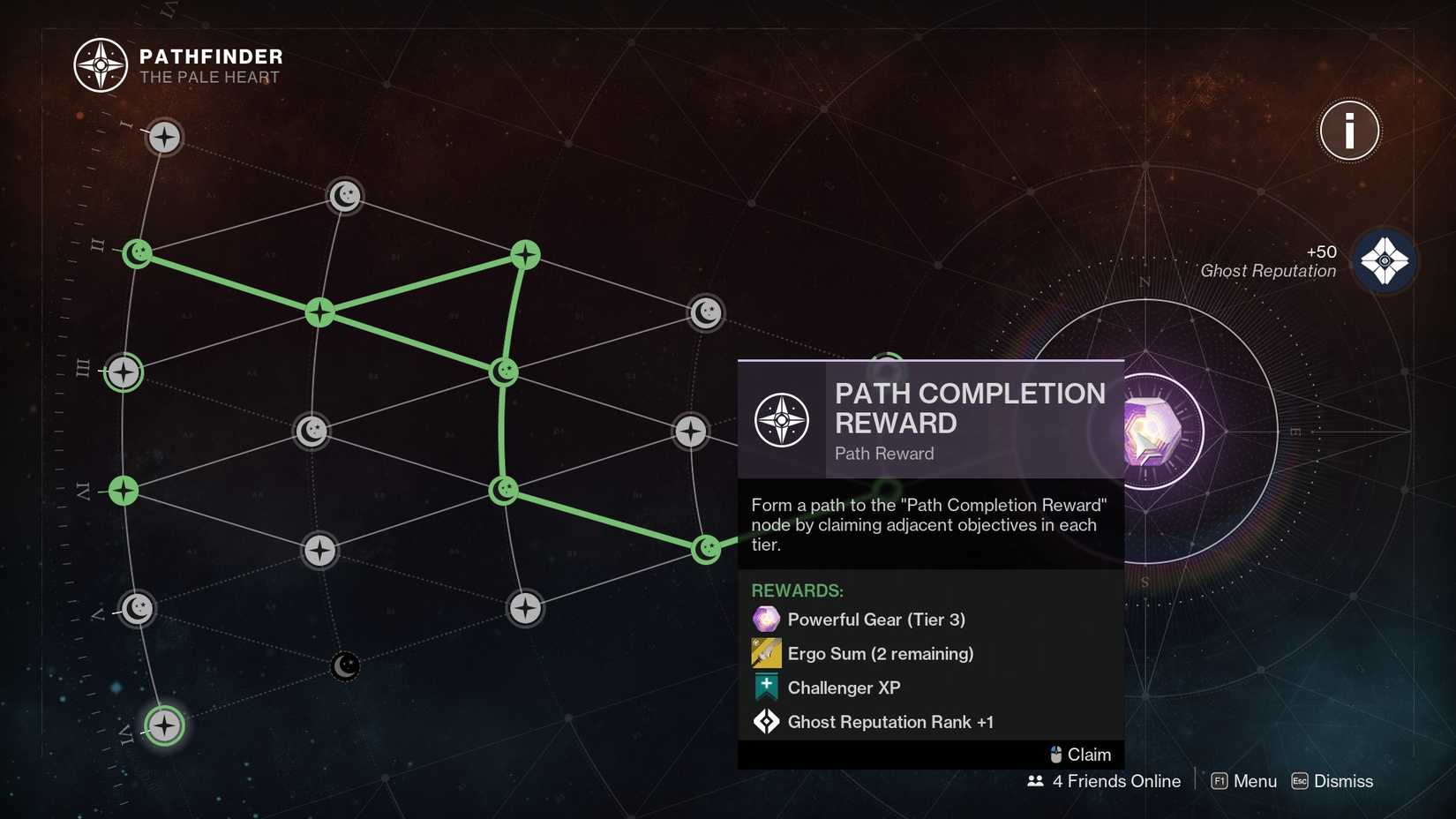1456x819 pixels.
Task: Select the unclaimed star node in Tier V
Action: click(x=525, y=609)
